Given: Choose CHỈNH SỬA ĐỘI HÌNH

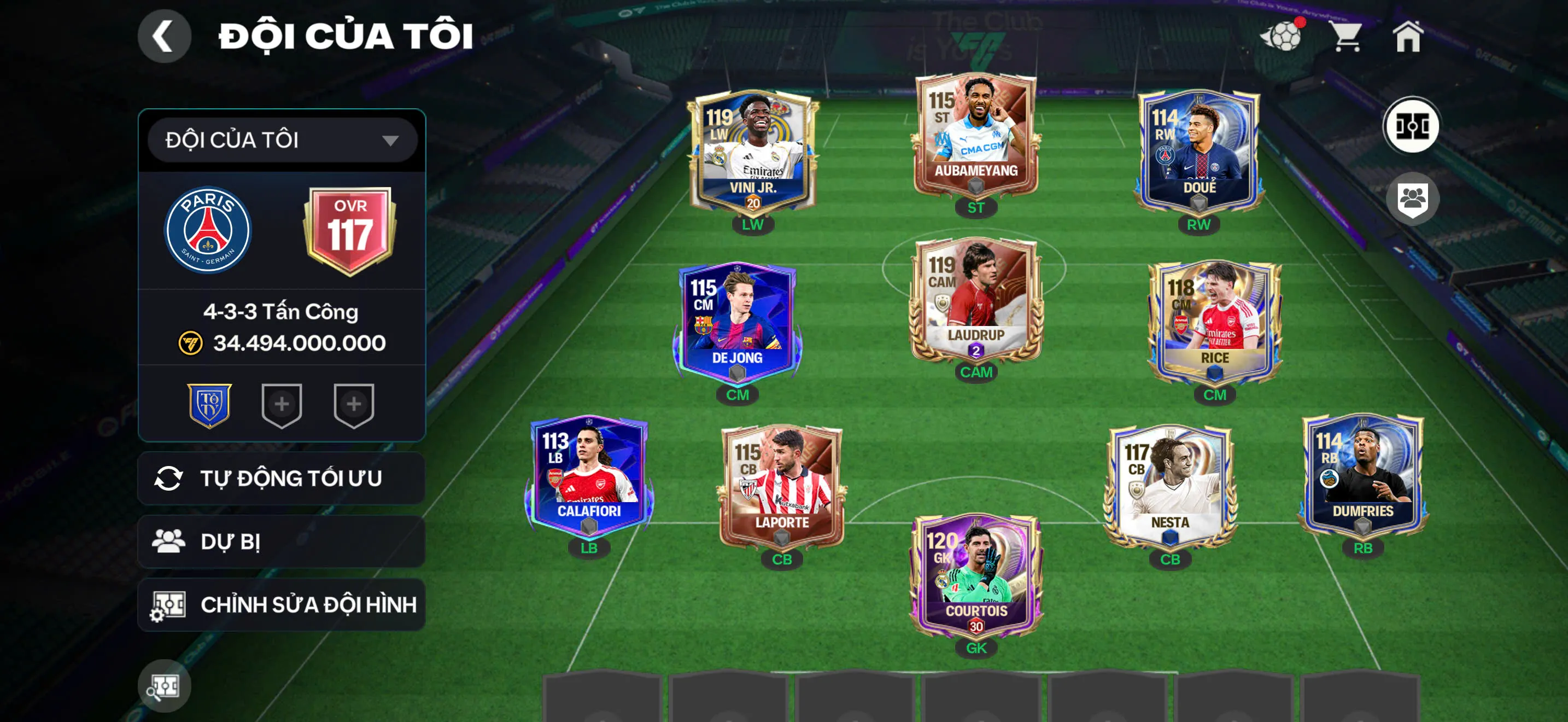Looking at the screenshot, I should [281, 604].
